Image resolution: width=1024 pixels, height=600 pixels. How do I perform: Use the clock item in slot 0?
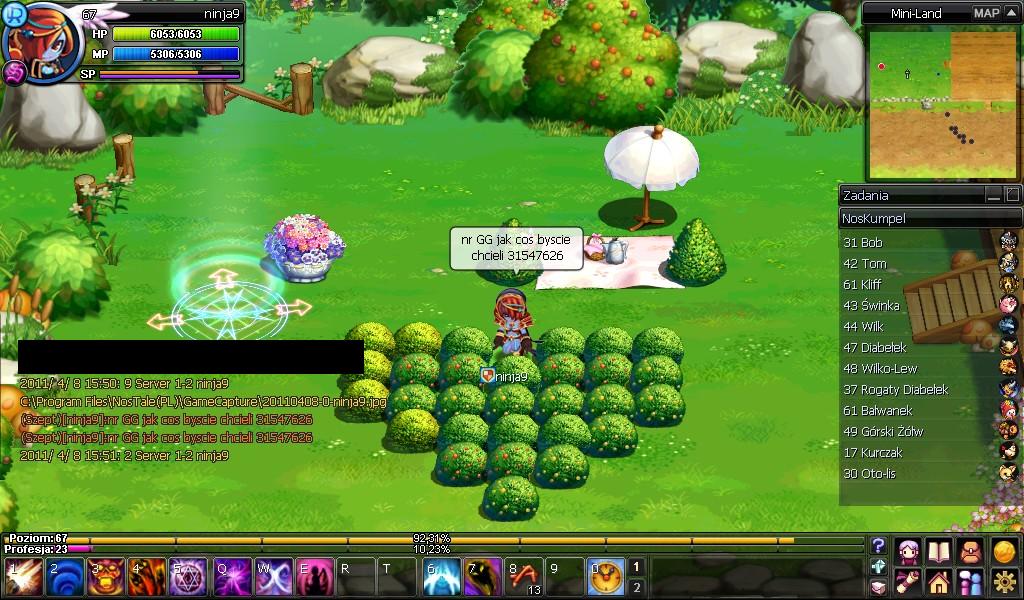click(606, 577)
